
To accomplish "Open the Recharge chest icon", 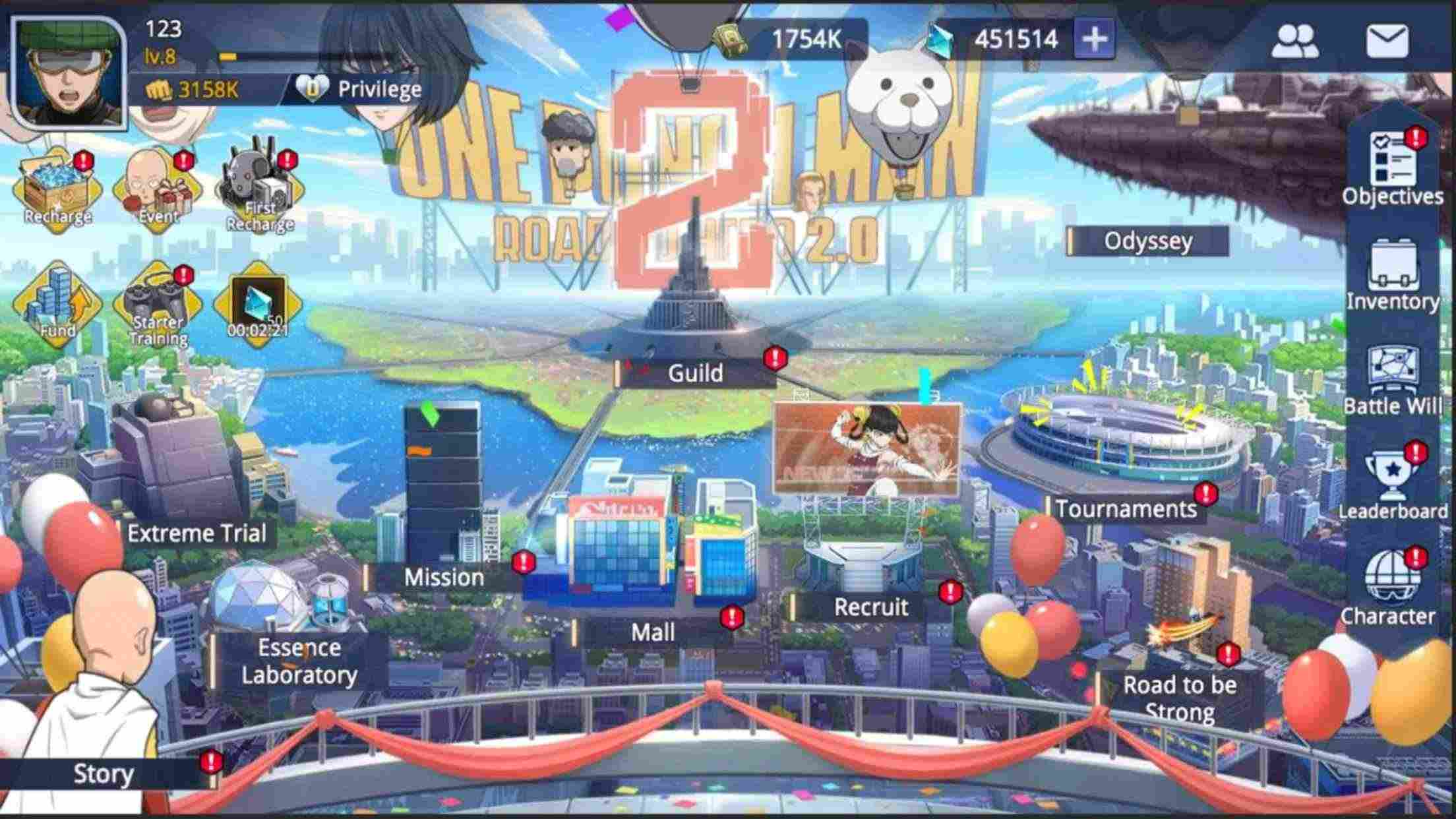I will point(56,188).
